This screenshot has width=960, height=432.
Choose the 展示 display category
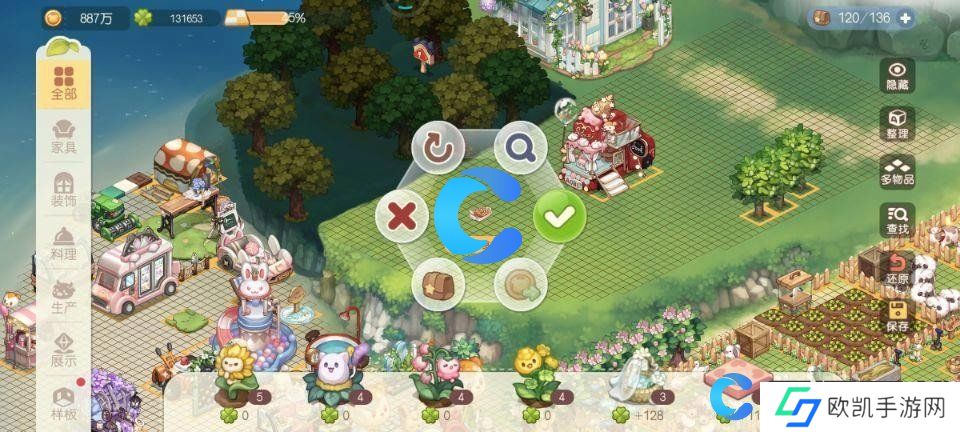coord(64,349)
